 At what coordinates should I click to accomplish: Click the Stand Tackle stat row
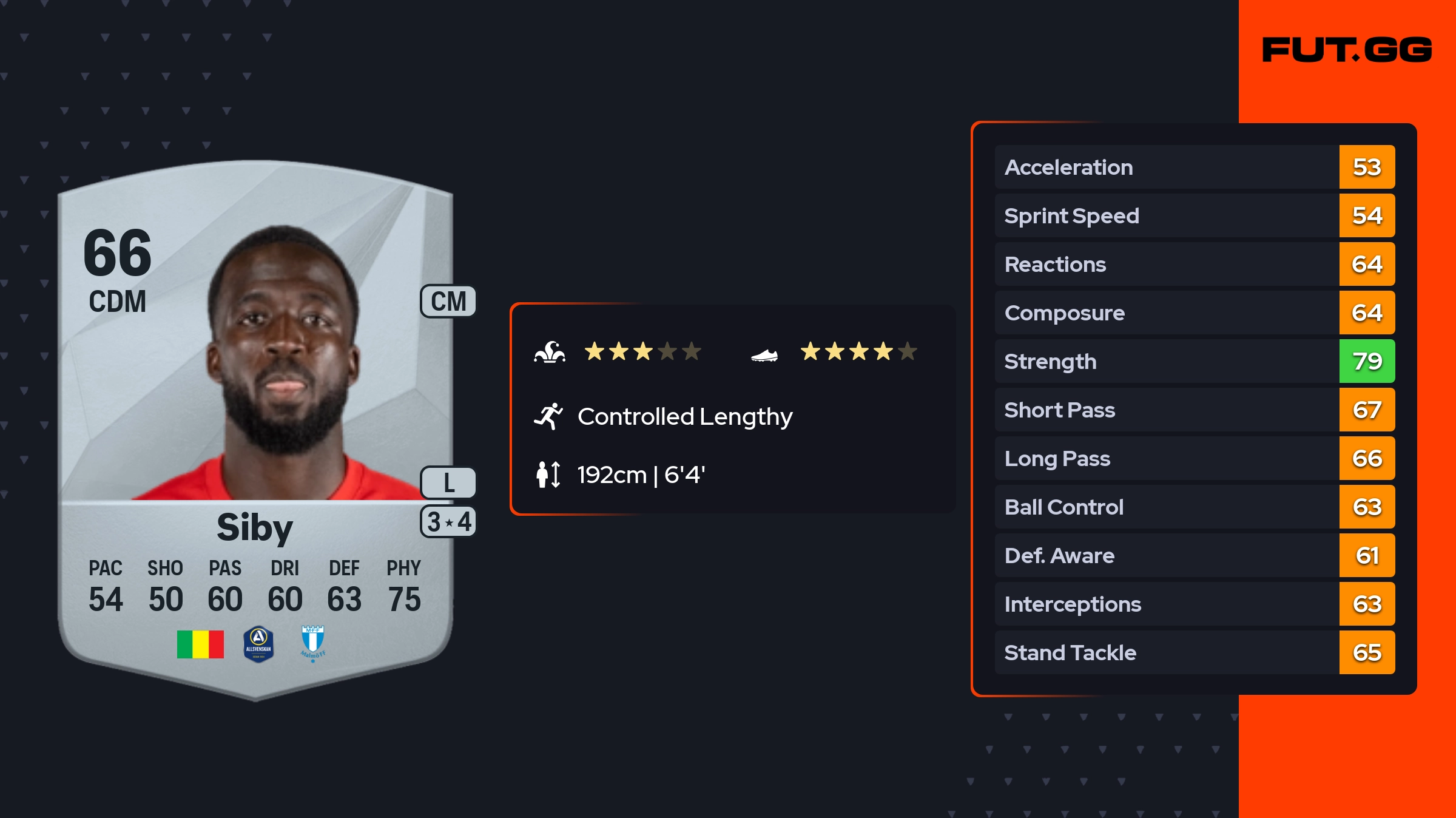[x=1194, y=652]
